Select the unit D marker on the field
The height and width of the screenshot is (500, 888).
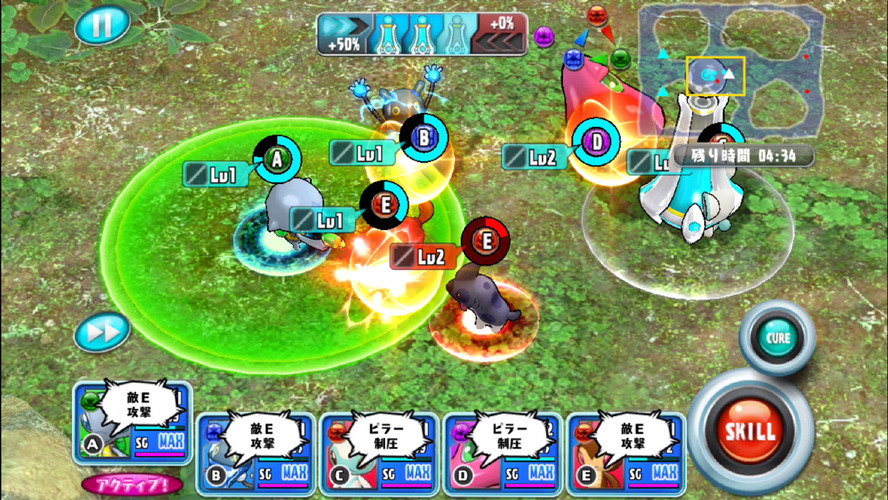(596, 142)
